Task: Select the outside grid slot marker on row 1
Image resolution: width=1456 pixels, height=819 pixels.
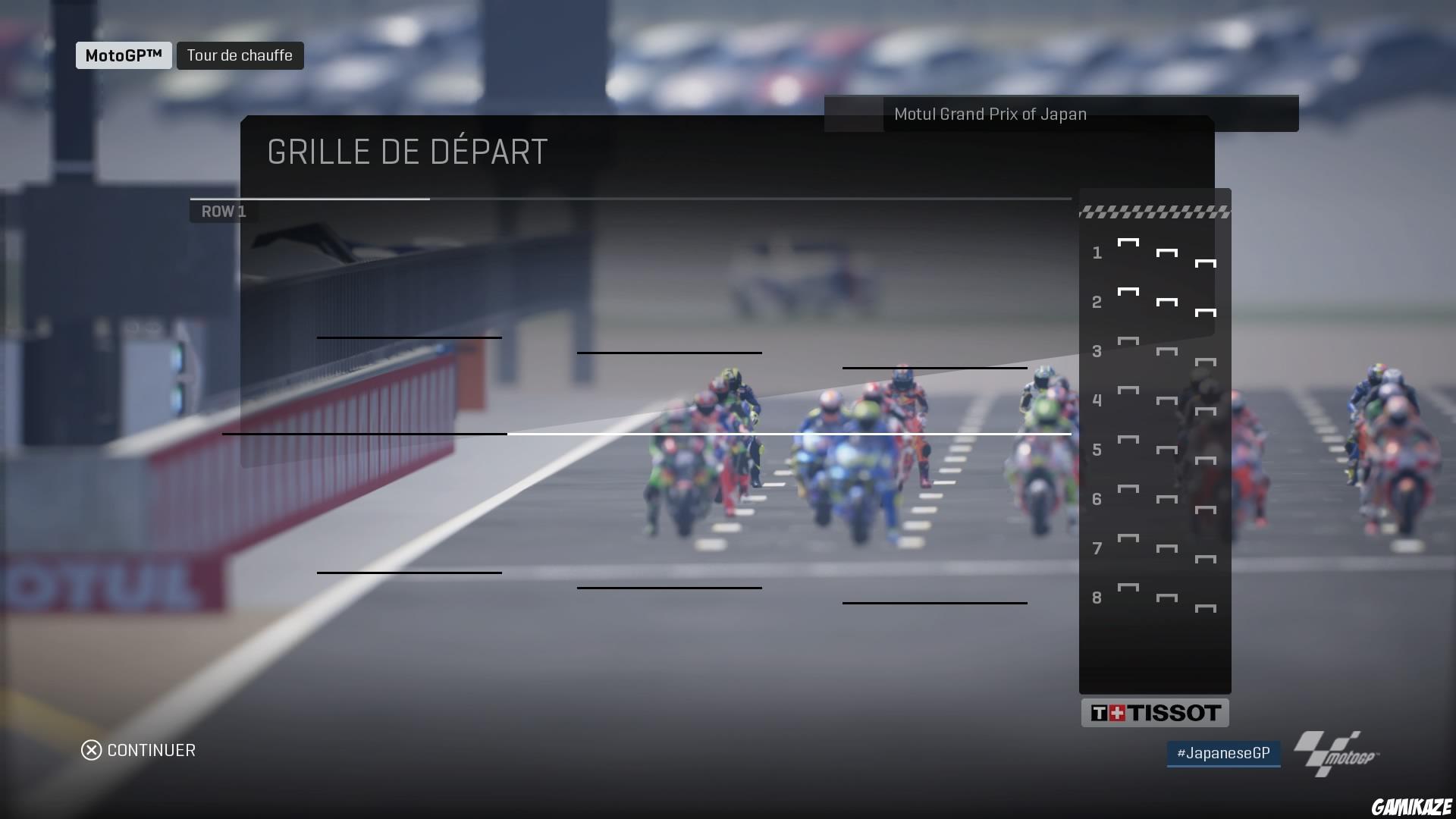Action: pos(1206,262)
